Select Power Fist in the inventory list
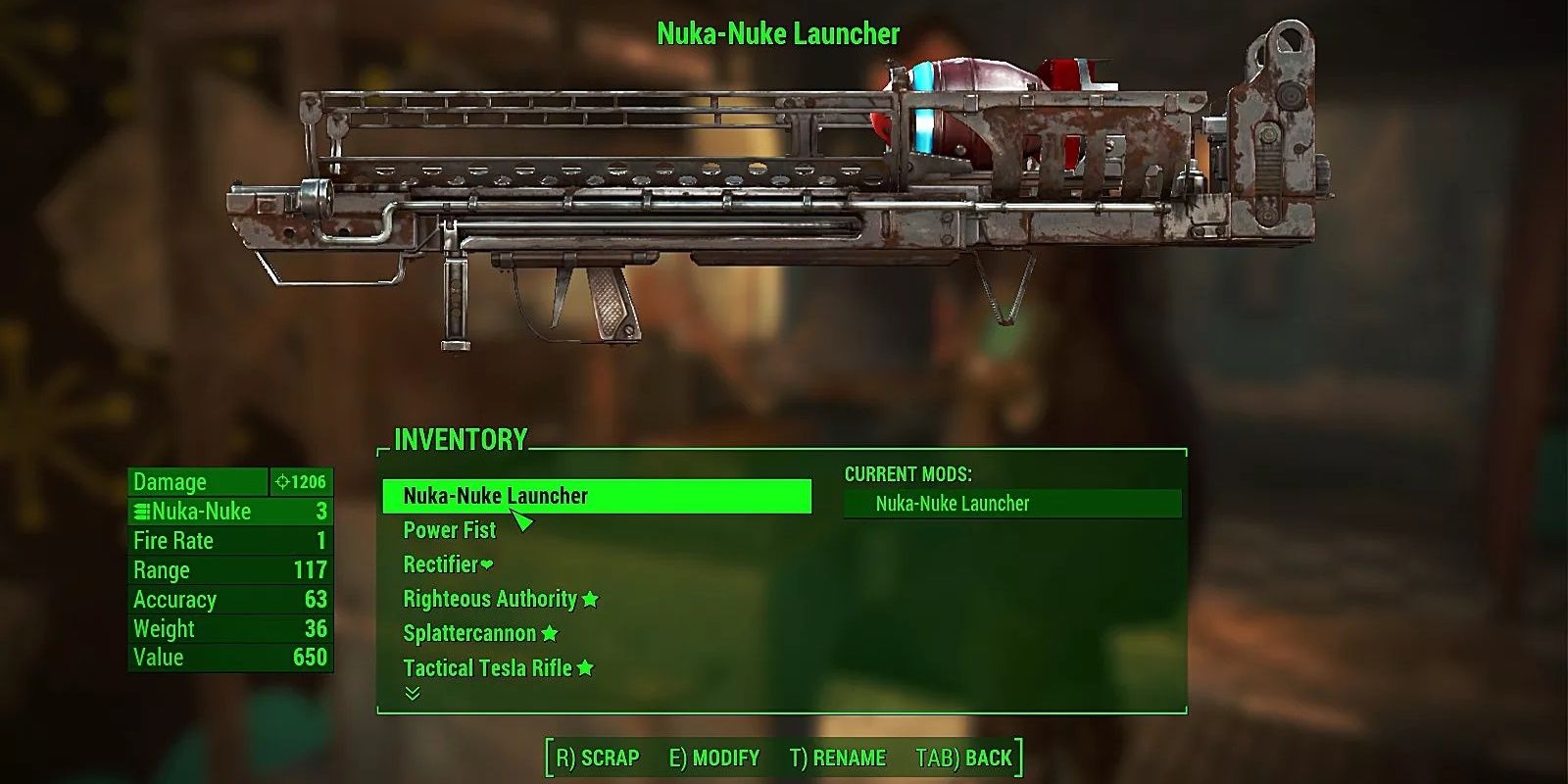This screenshot has width=1568, height=784. tap(448, 530)
